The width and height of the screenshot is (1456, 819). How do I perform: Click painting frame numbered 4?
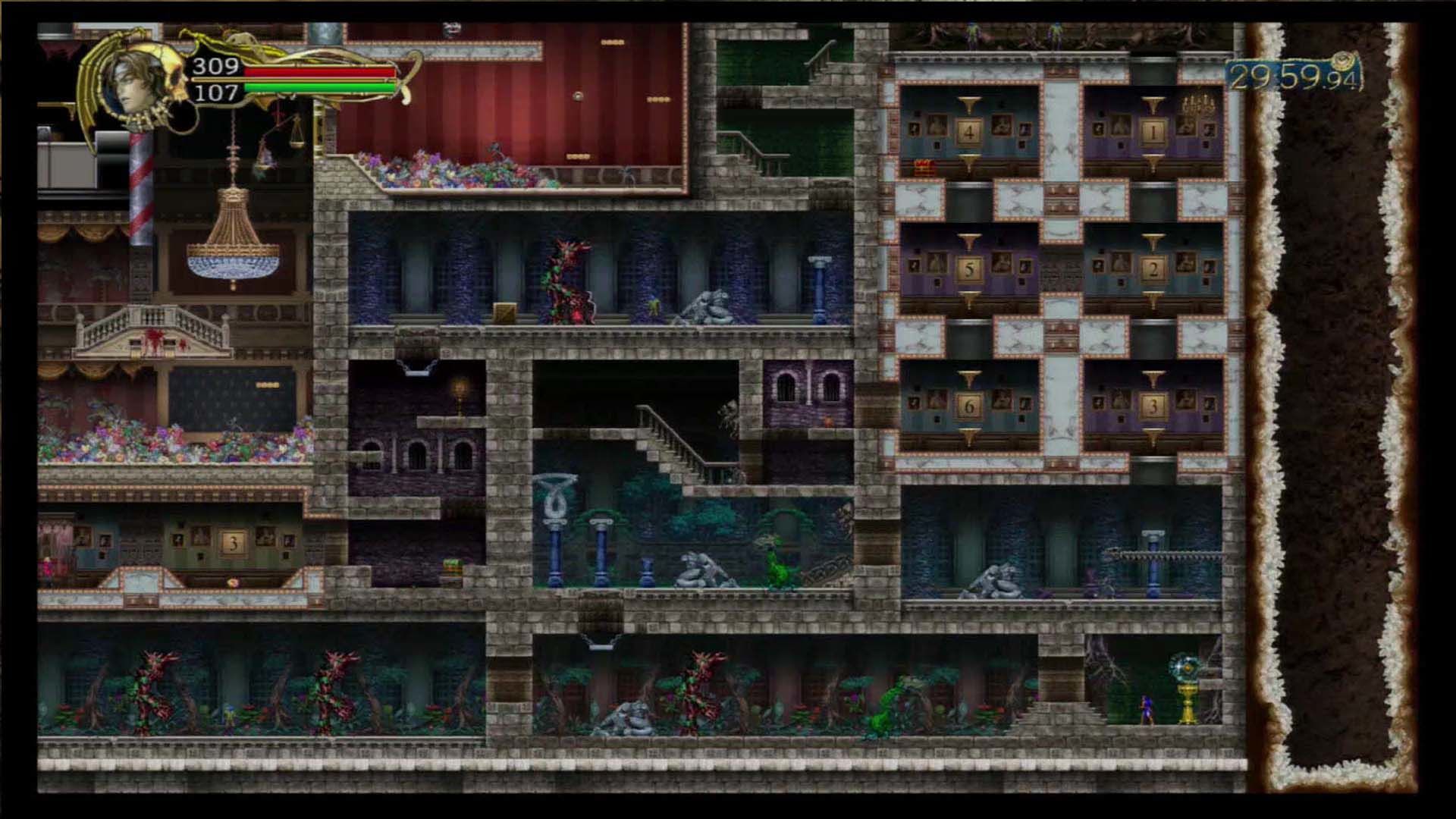click(968, 130)
